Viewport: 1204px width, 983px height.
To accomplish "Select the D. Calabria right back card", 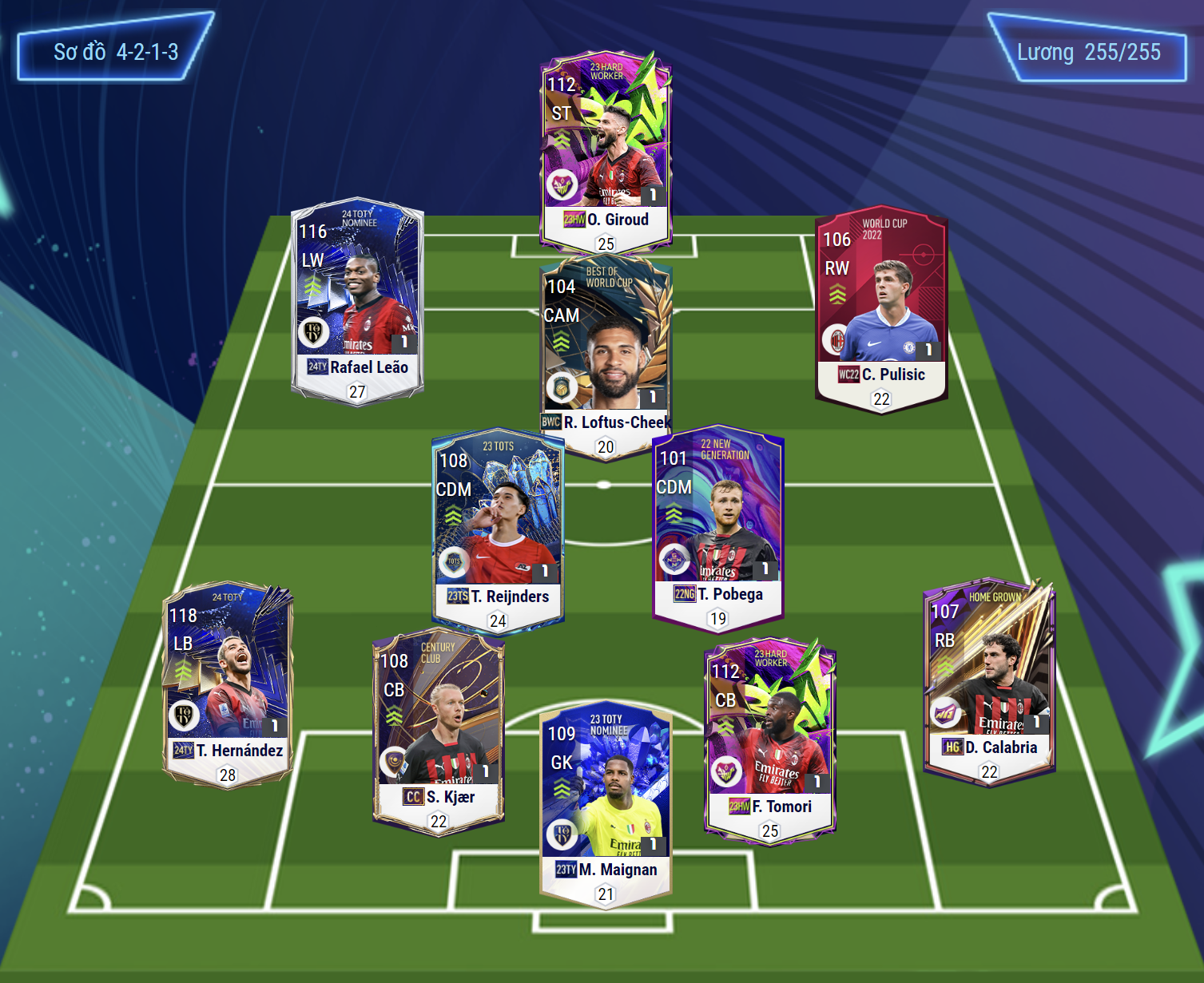I will point(989,679).
